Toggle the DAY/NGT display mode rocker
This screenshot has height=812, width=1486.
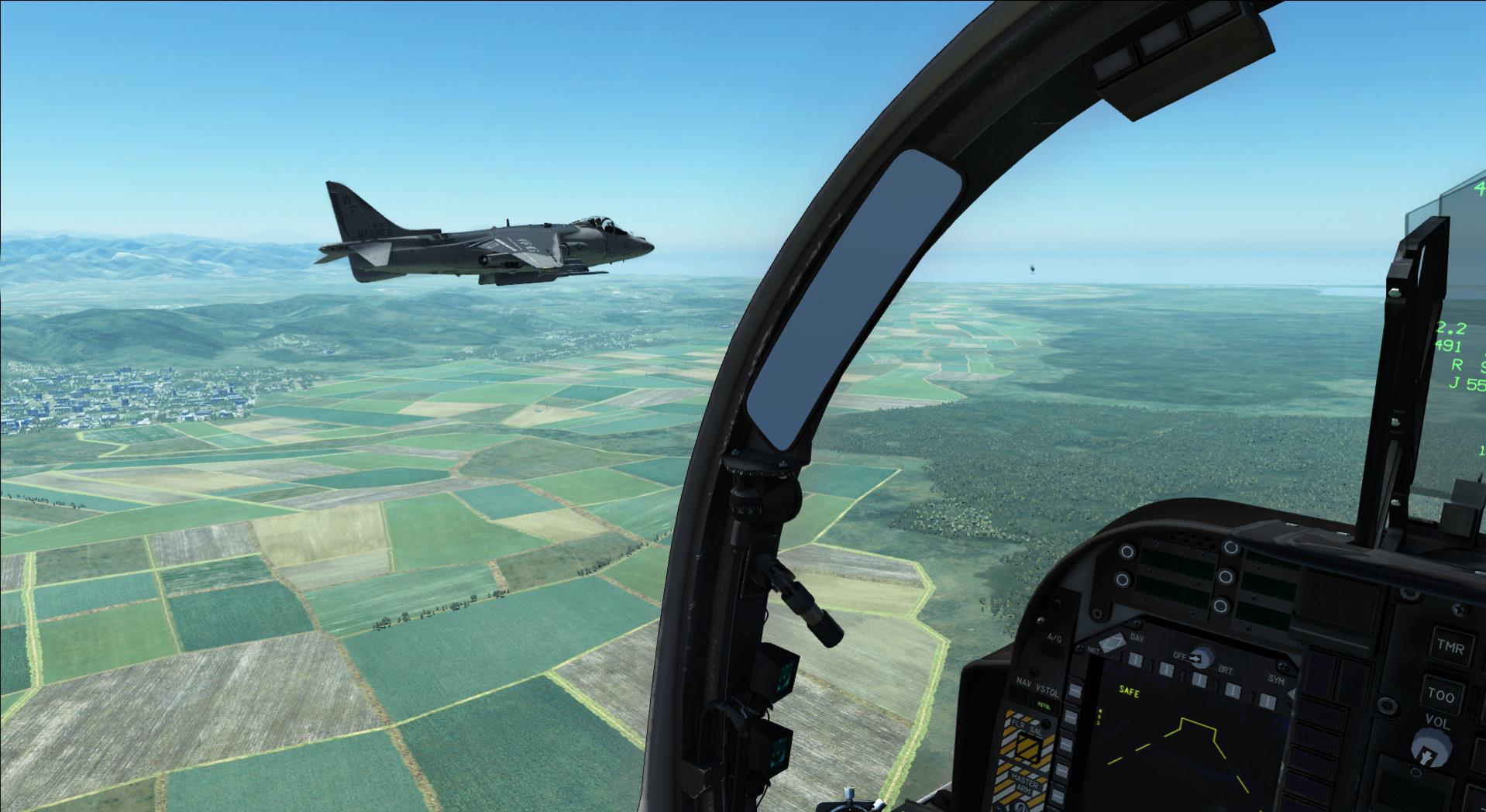(1113, 642)
